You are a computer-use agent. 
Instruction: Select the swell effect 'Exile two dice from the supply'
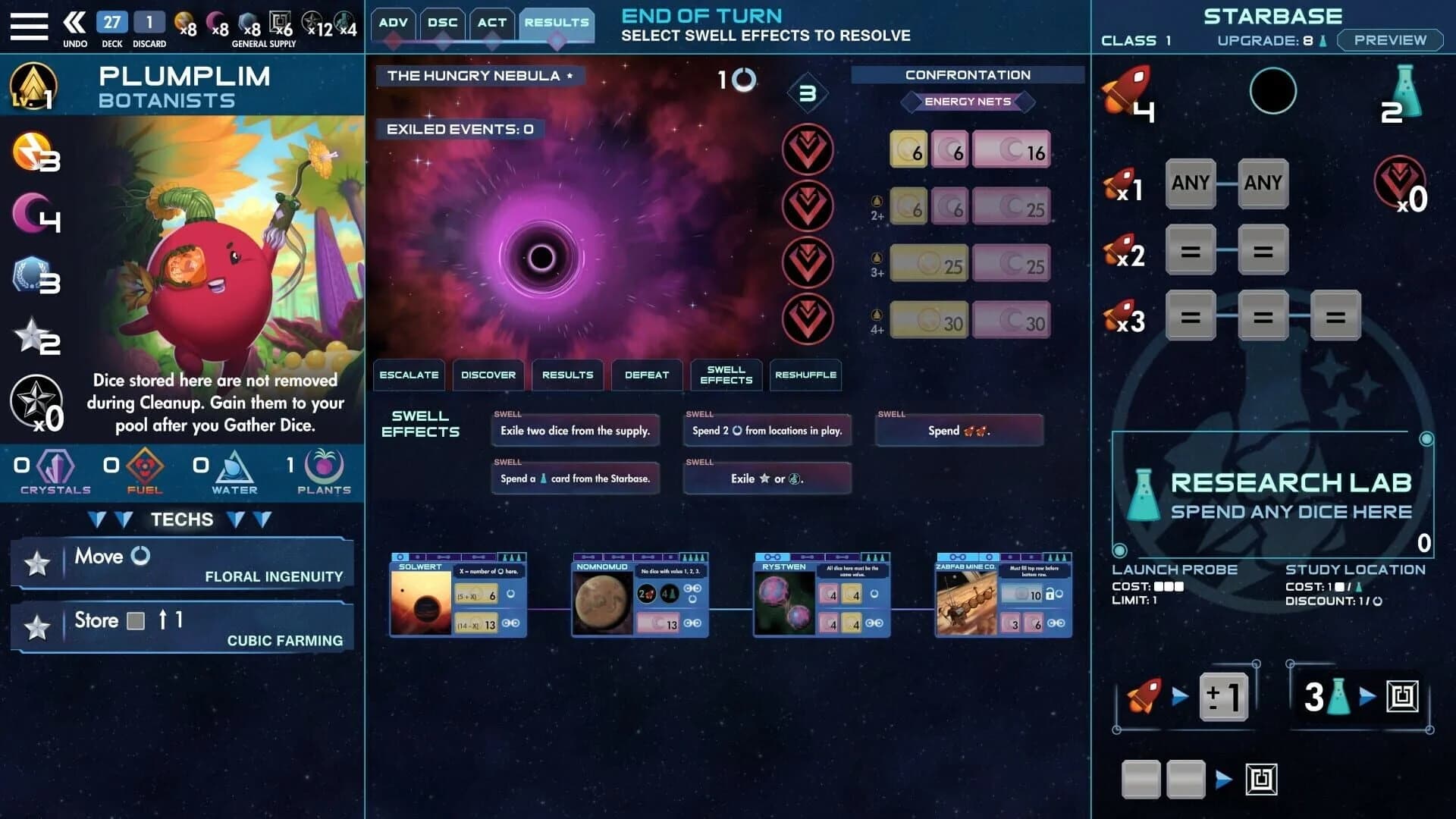tap(575, 430)
